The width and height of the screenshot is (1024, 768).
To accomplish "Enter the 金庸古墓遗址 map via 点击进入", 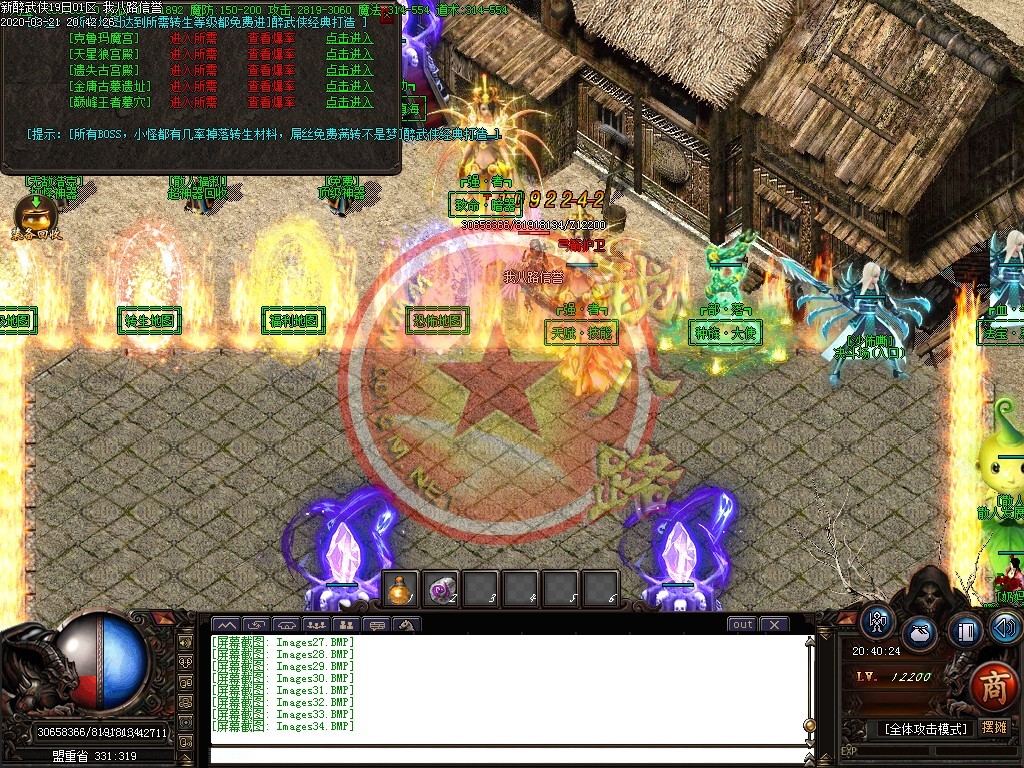I will (349, 87).
